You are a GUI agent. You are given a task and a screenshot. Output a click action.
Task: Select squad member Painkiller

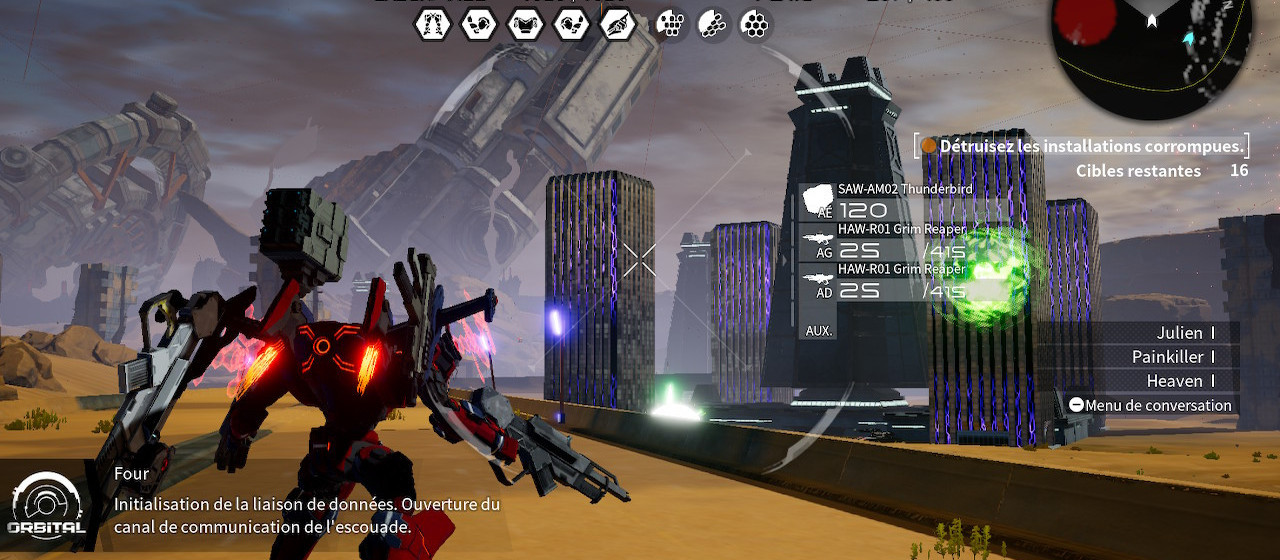(1168, 357)
